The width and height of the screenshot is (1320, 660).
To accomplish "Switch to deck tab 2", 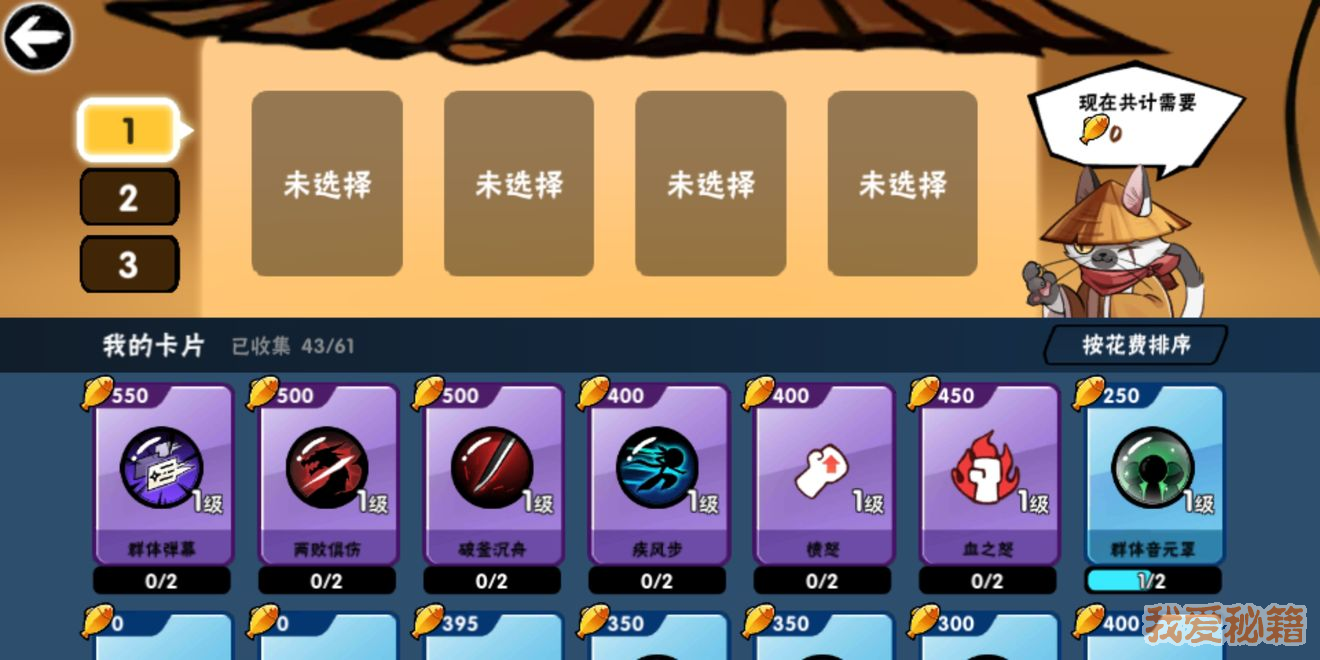I will 128,197.
